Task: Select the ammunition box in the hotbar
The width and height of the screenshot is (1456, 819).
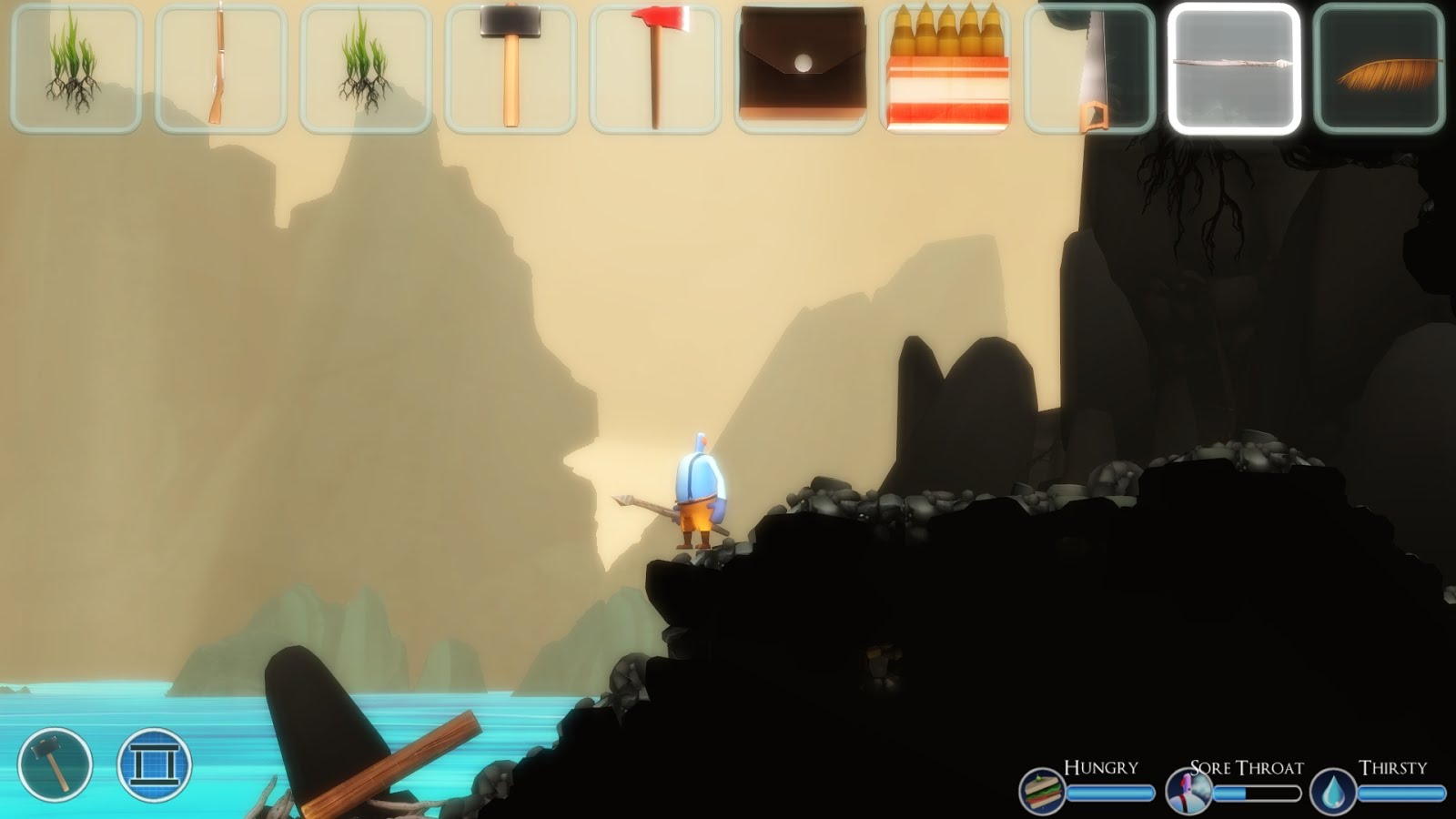Action: tap(946, 66)
